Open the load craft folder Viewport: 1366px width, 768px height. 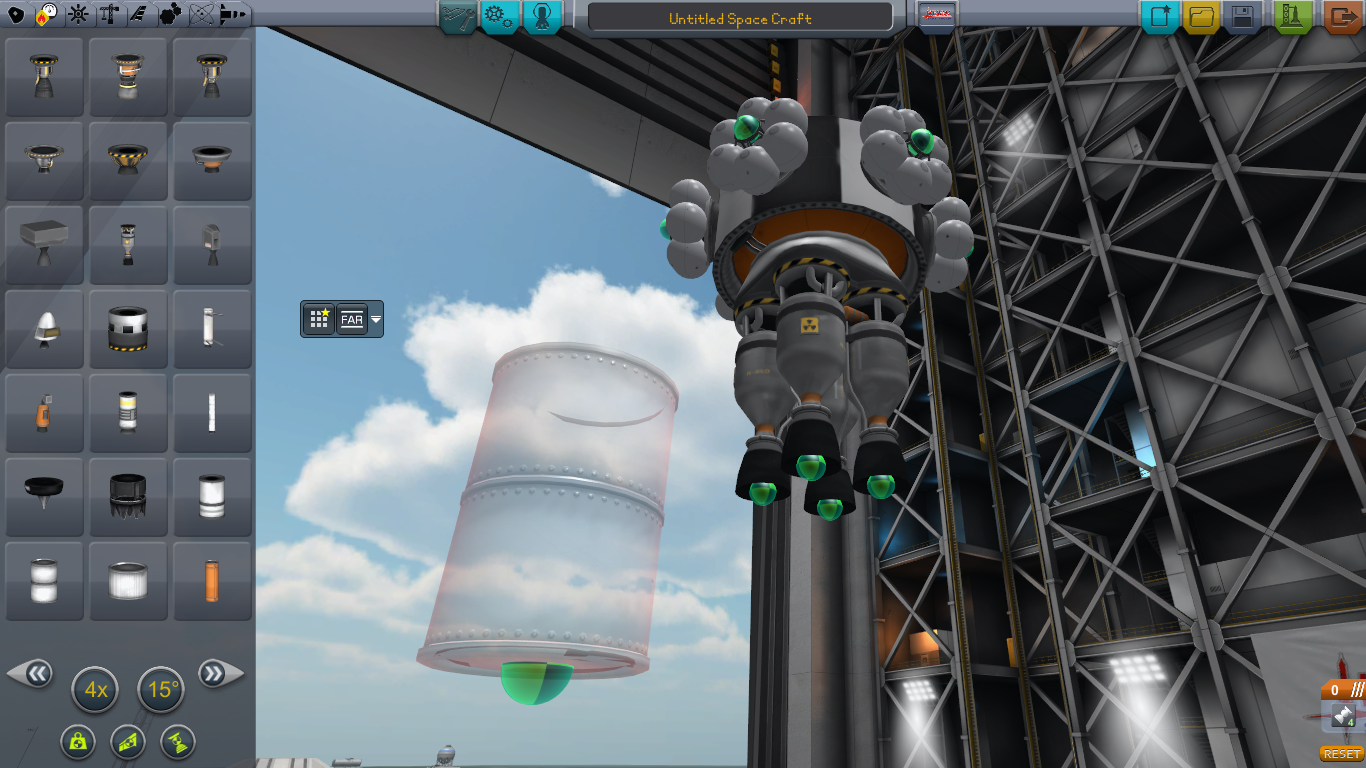click(1201, 16)
